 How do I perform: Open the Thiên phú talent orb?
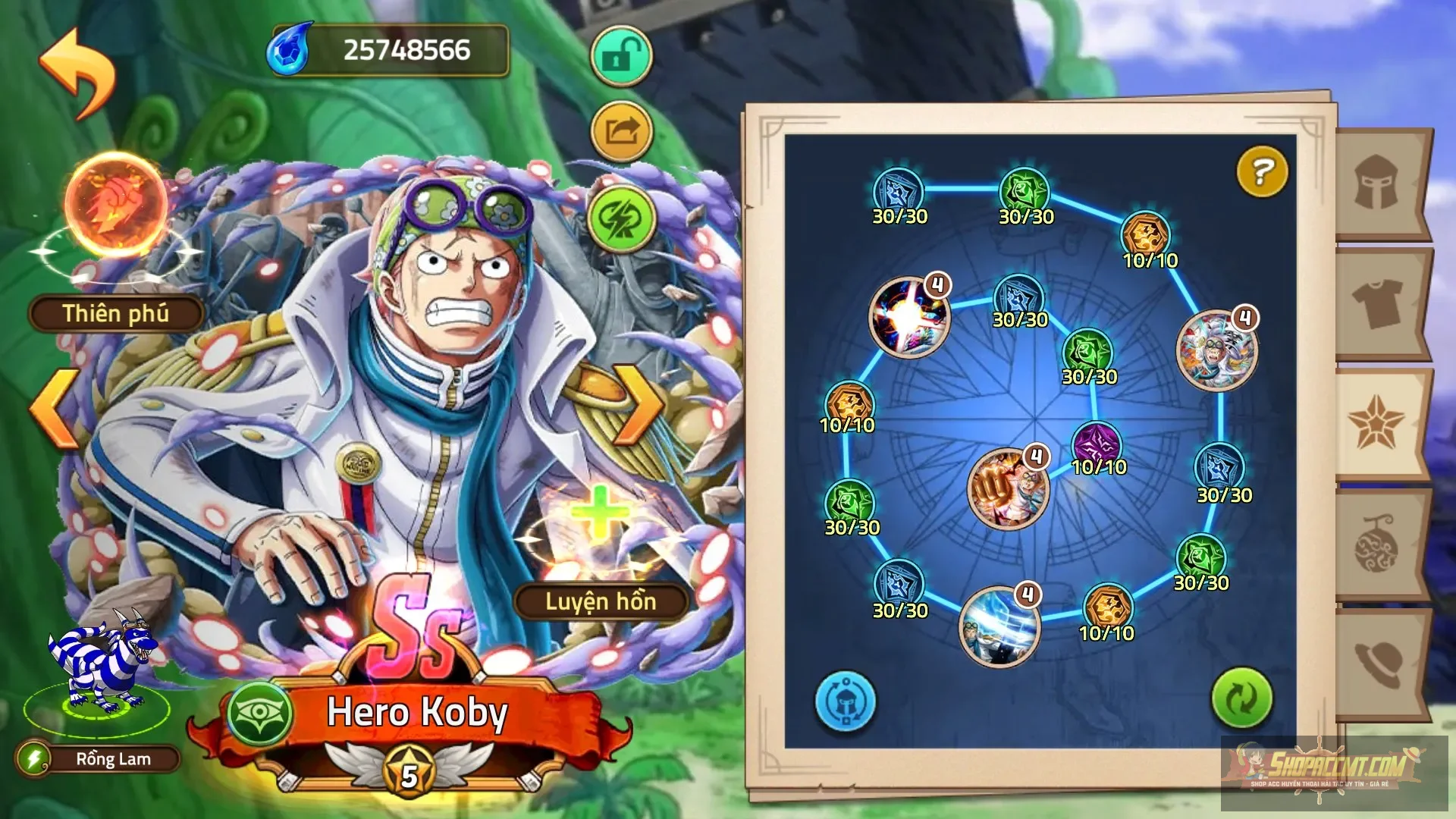click(116, 205)
